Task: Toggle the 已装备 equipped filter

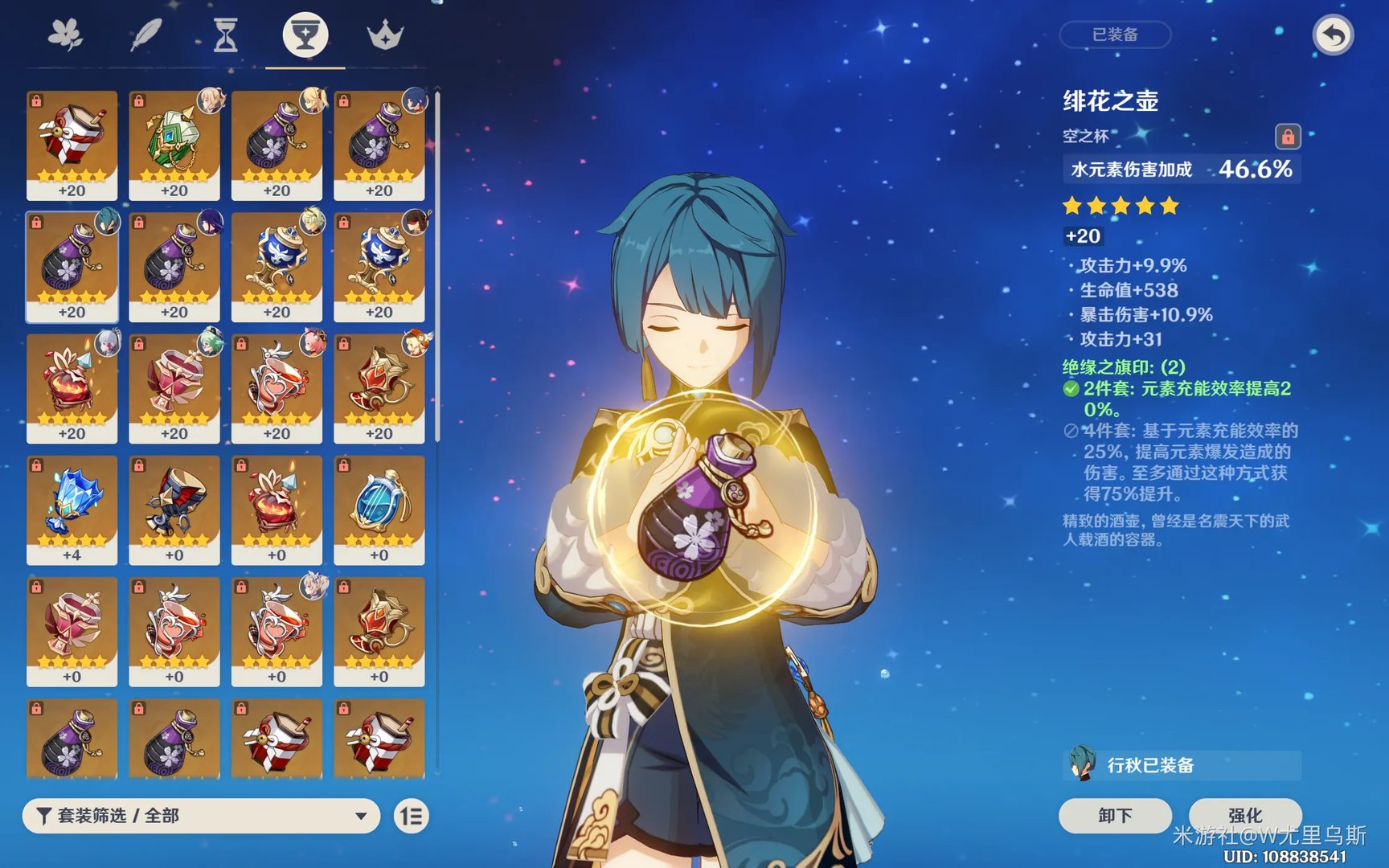Action: click(1115, 35)
